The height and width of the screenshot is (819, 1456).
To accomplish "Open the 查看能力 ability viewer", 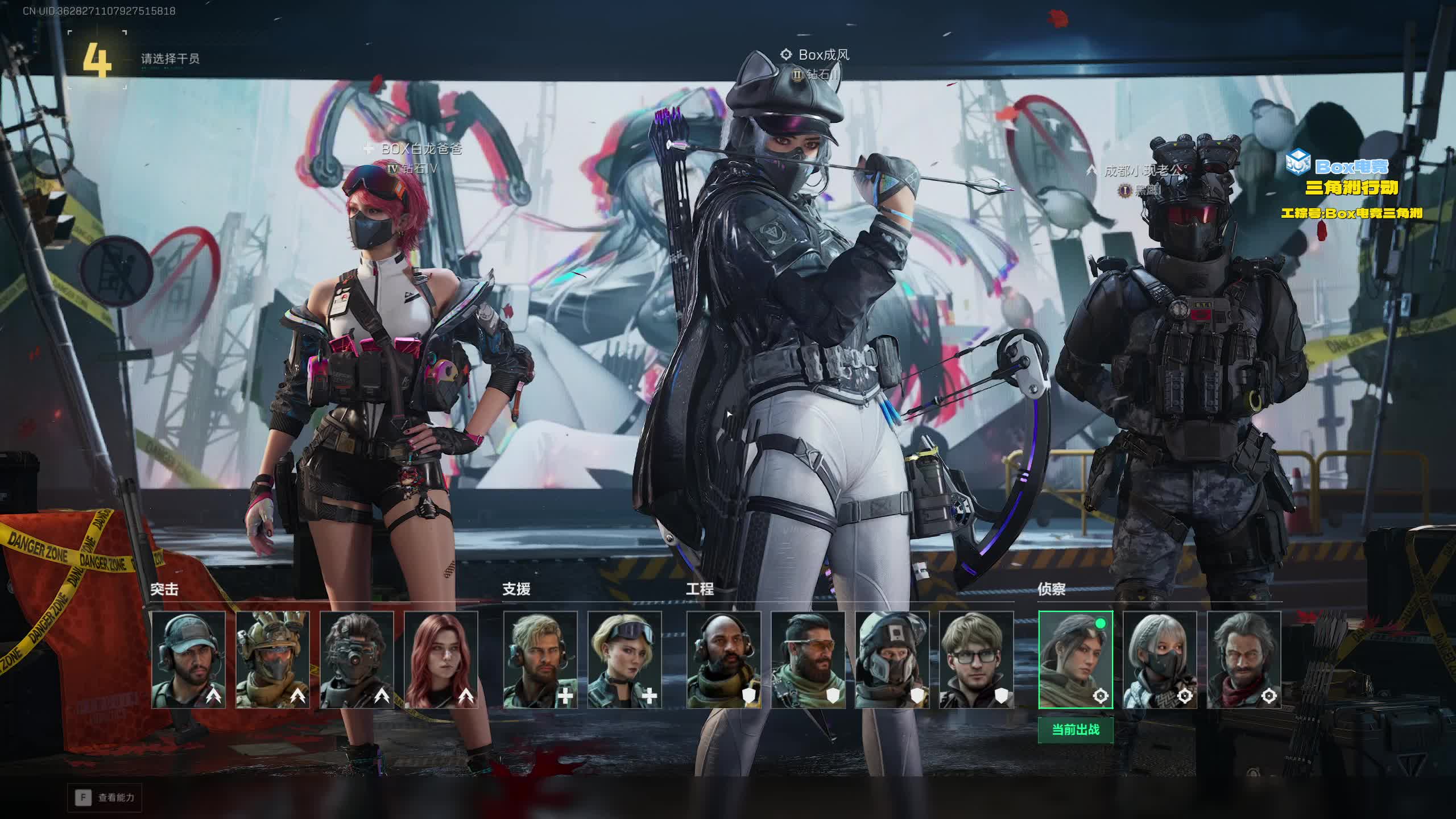I will tap(105, 797).
